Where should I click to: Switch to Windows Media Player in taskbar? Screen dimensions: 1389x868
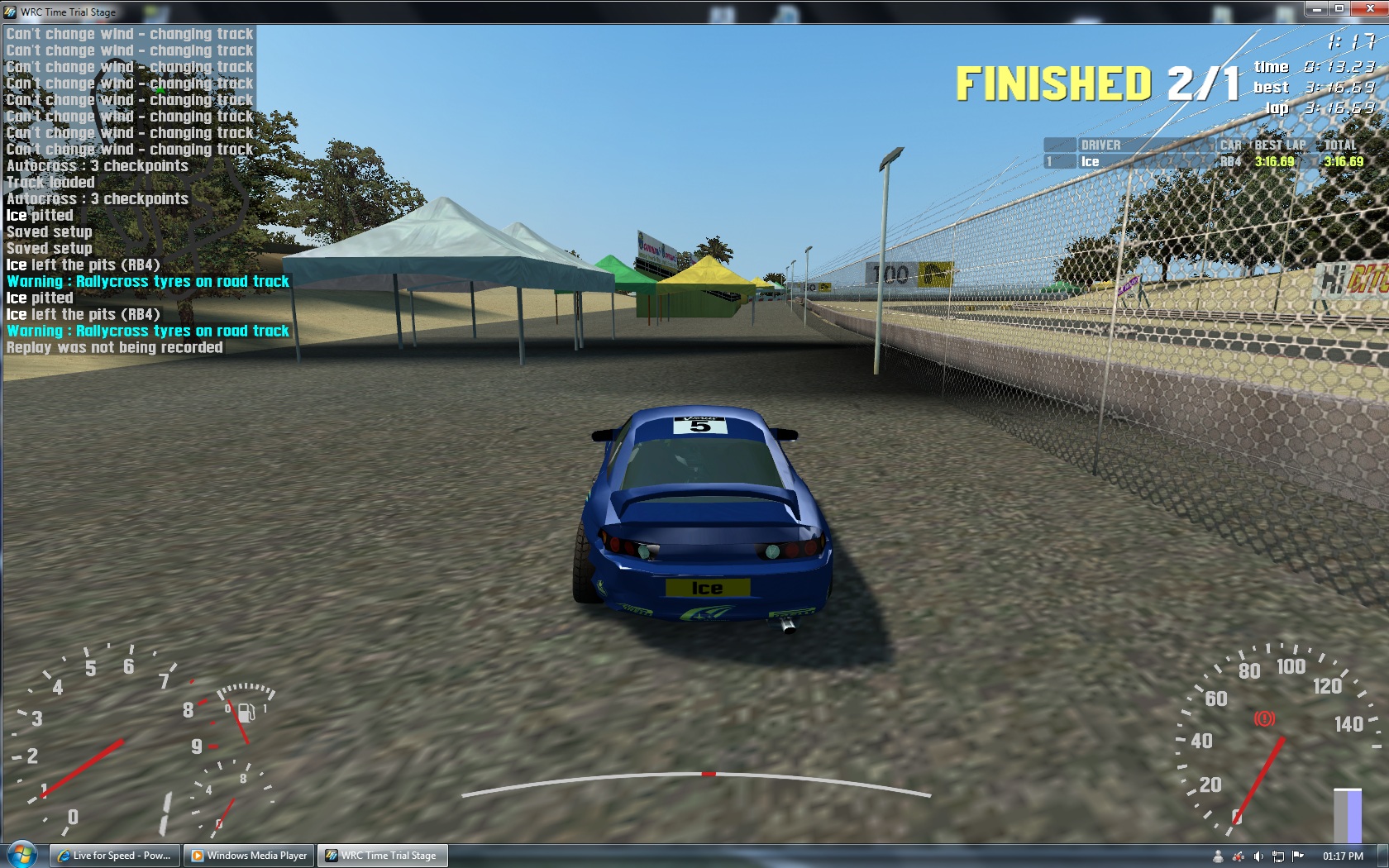(250, 856)
